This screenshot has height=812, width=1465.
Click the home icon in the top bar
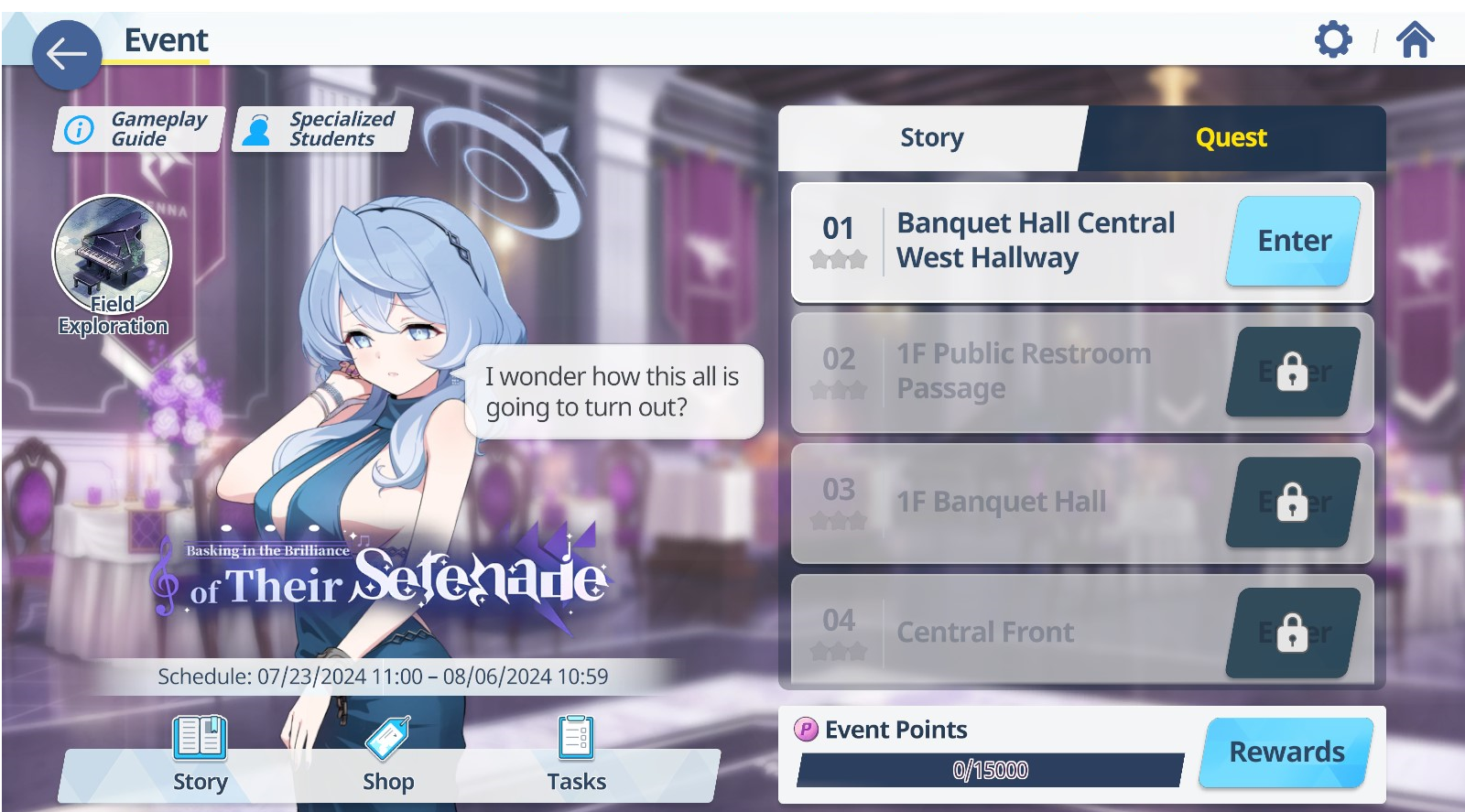point(1416,38)
